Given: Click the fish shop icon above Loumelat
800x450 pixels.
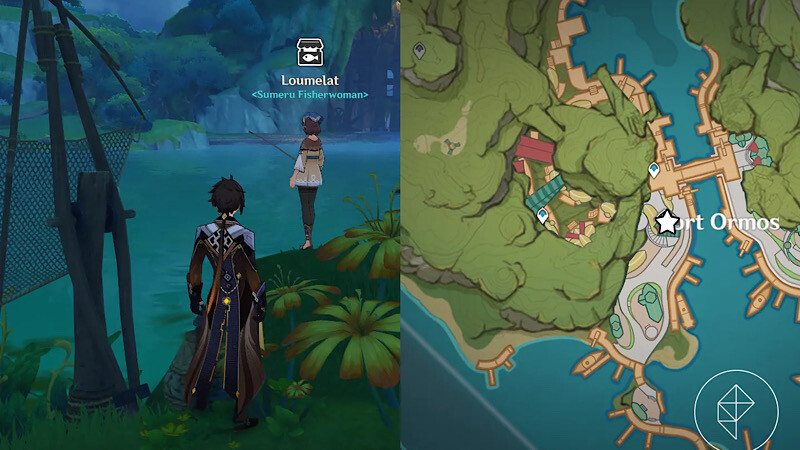Looking at the screenshot, I should click(309, 53).
